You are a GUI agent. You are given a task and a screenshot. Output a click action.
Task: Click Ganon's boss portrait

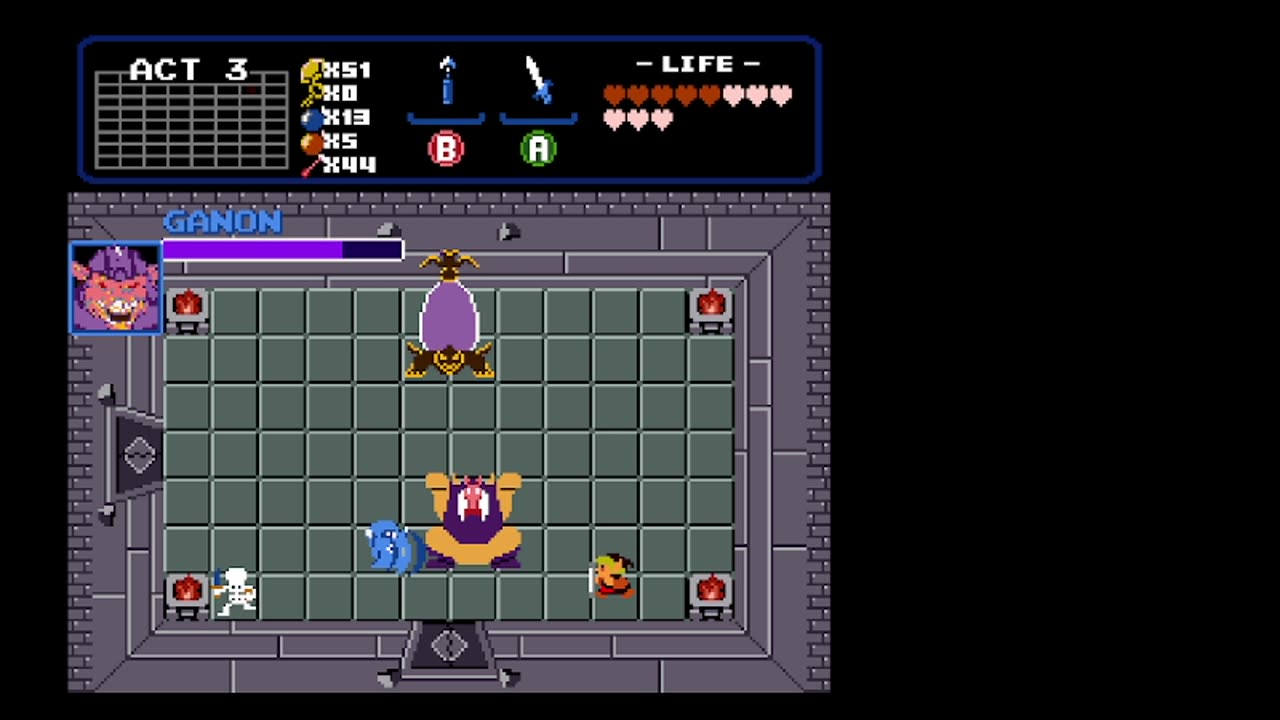point(115,289)
